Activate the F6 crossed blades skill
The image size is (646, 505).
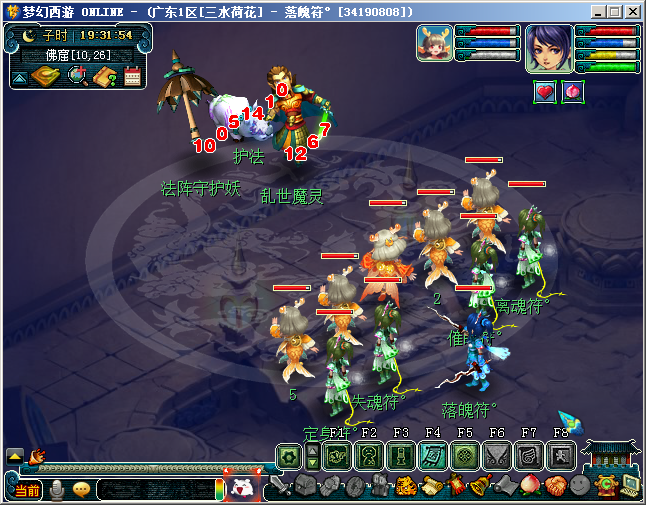tap(497, 456)
